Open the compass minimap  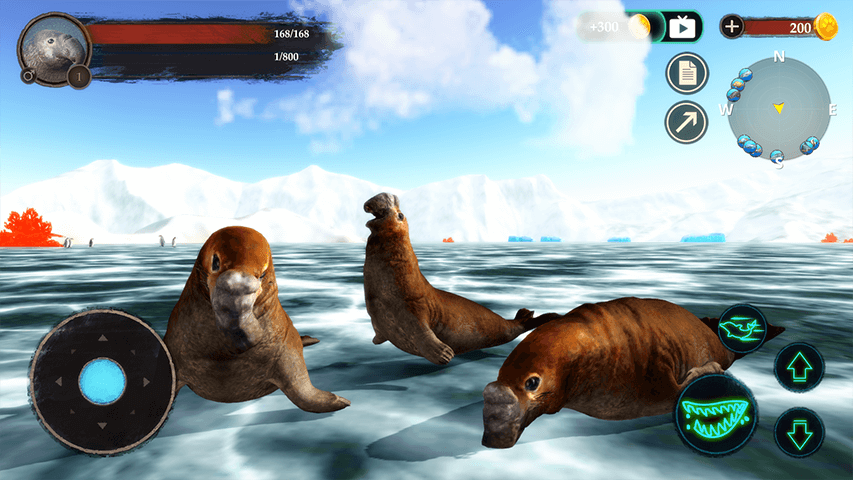[x=778, y=108]
